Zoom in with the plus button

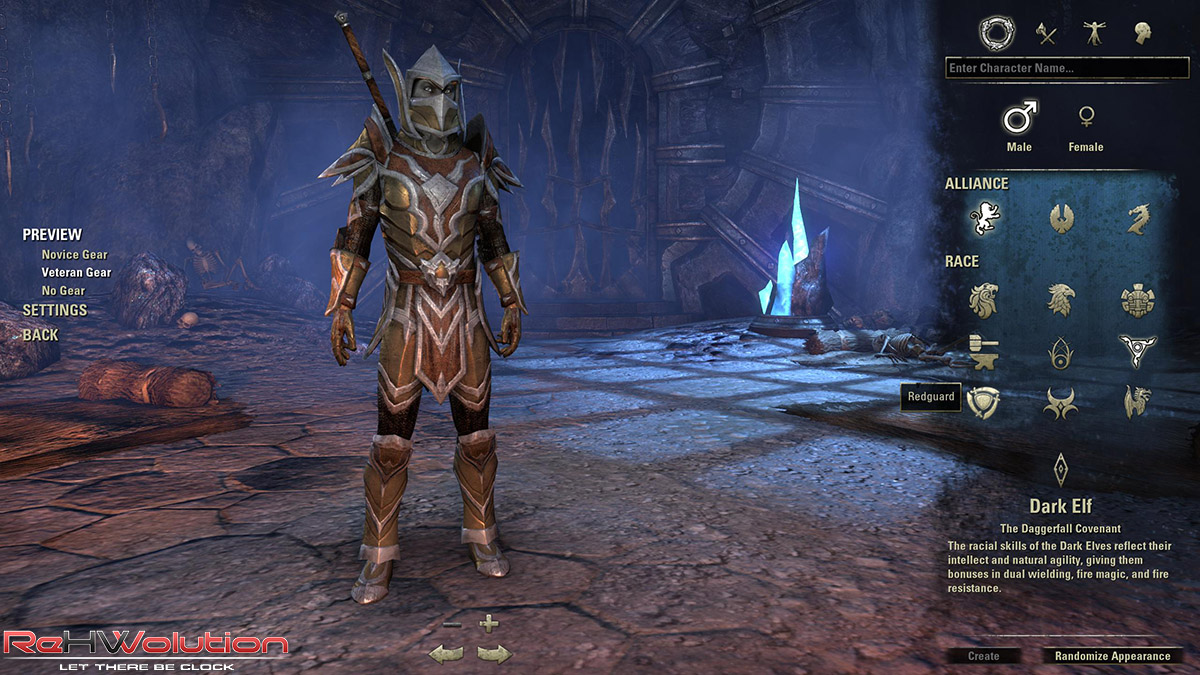click(x=488, y=624)
